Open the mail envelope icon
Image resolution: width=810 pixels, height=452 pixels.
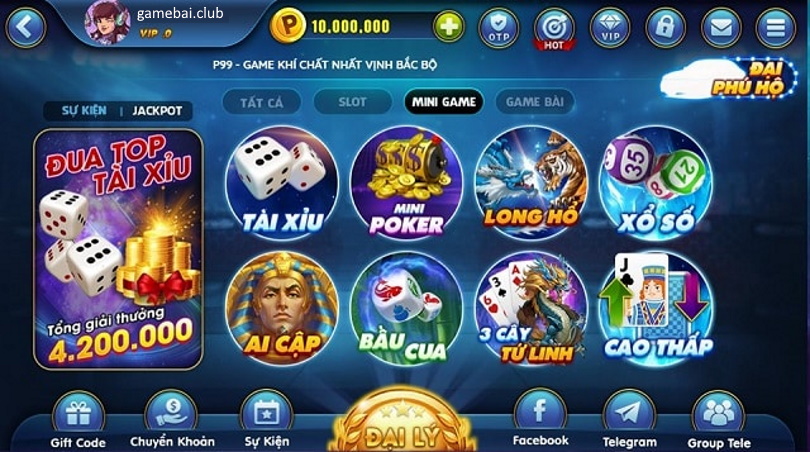click(x=720, y=27)
